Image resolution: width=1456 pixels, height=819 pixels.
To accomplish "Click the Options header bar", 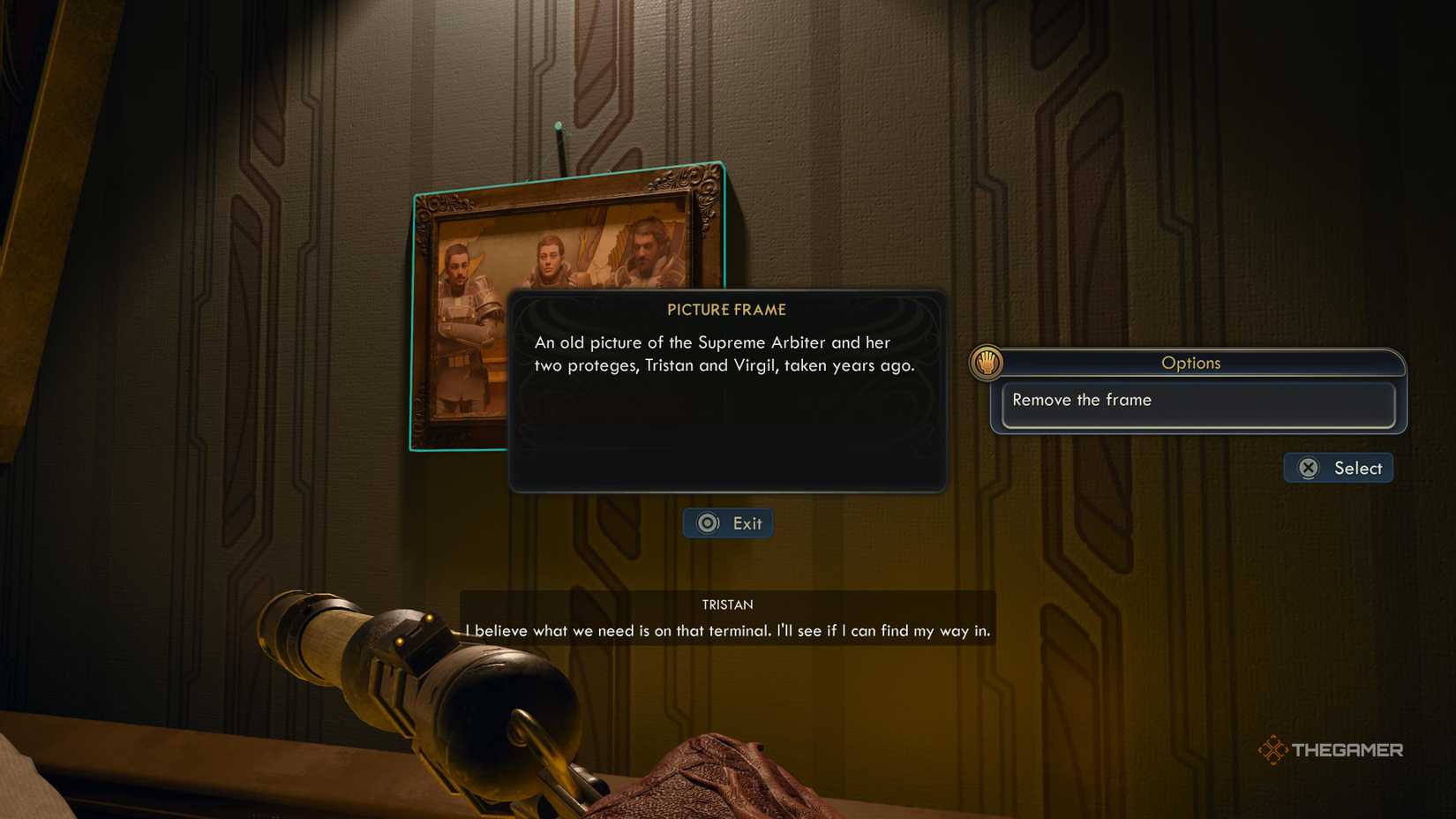I will (x=1191, y=363).
